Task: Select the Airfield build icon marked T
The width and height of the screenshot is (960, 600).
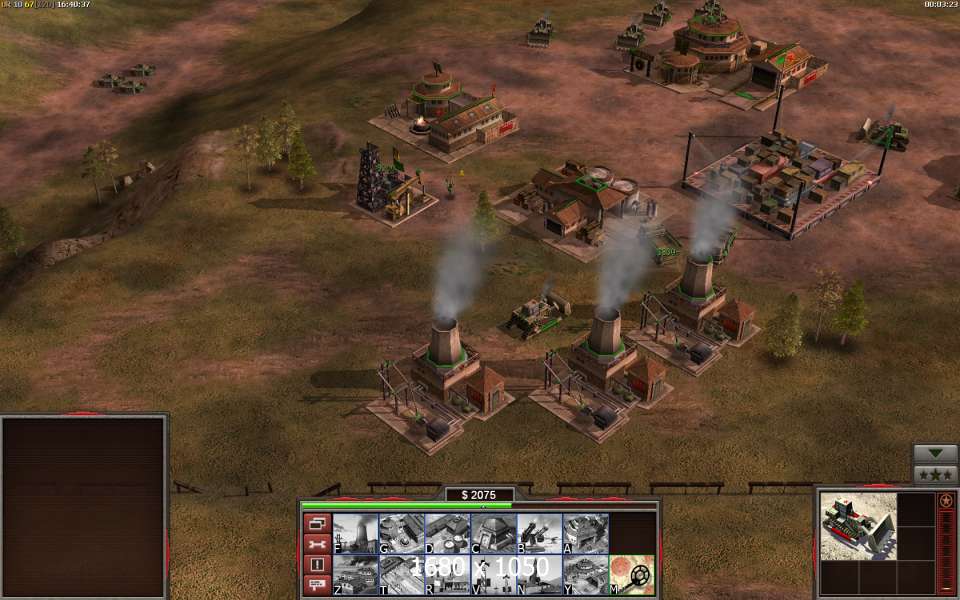Action: point(401,574)
